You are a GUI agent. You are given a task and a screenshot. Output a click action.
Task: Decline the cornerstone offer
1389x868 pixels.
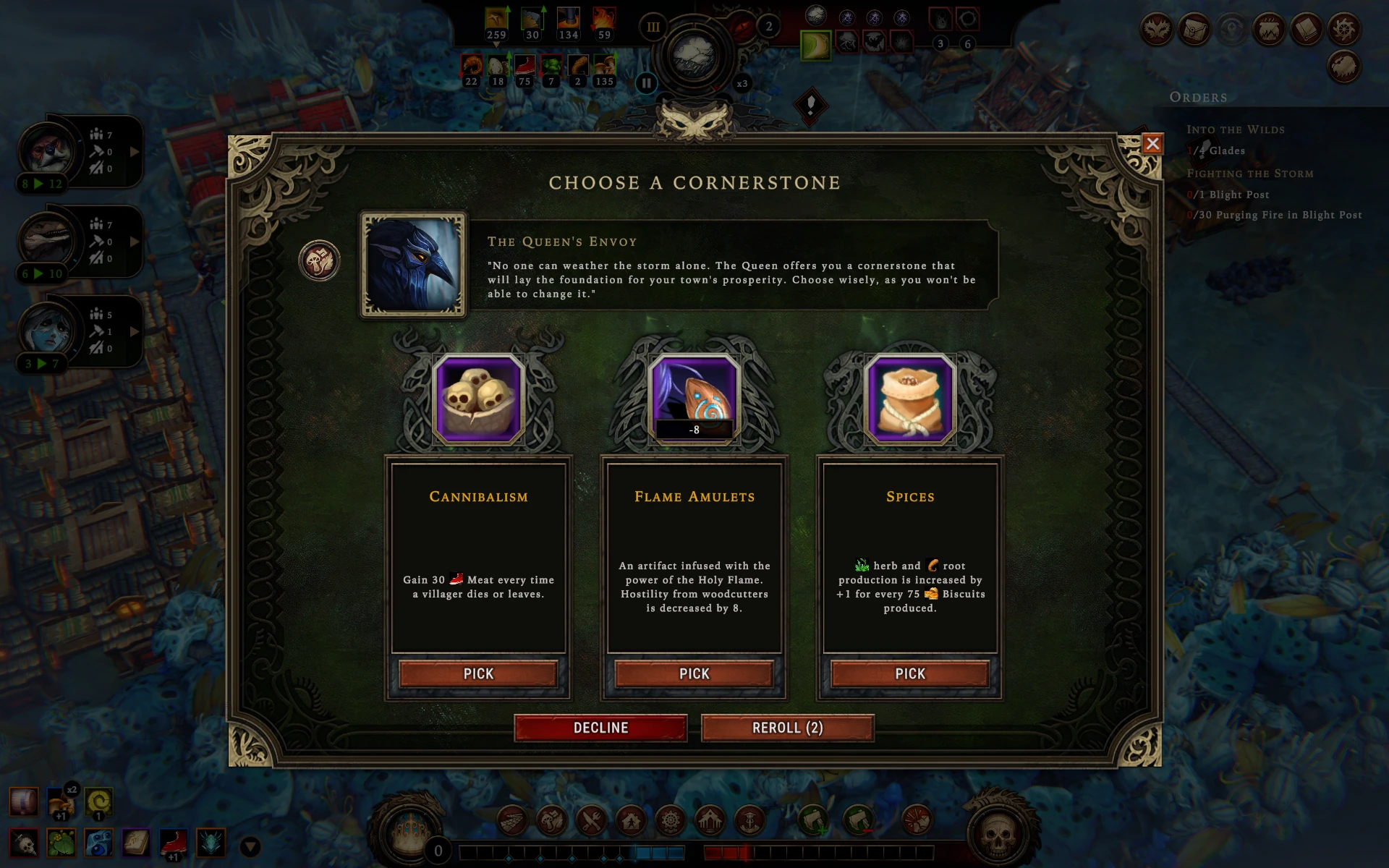coord(600,728)
